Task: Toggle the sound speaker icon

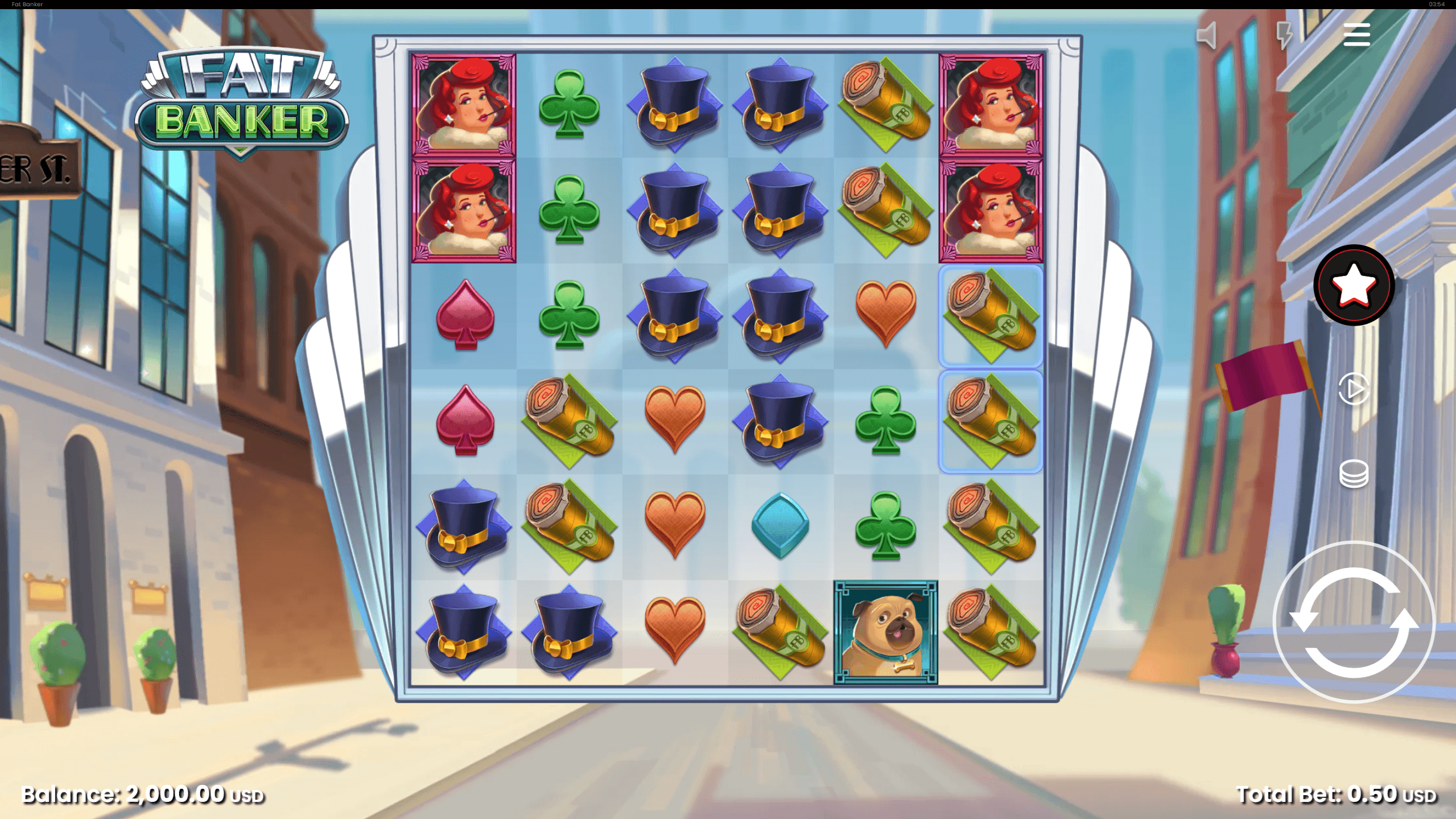Action: 1207,35
